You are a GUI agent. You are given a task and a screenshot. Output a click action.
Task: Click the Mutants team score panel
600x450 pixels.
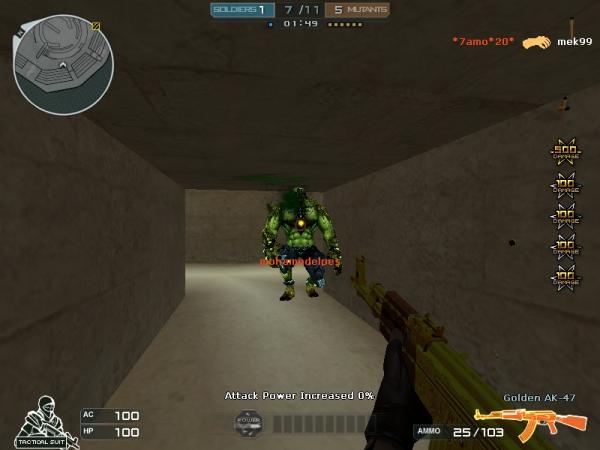tap(358, 10)
